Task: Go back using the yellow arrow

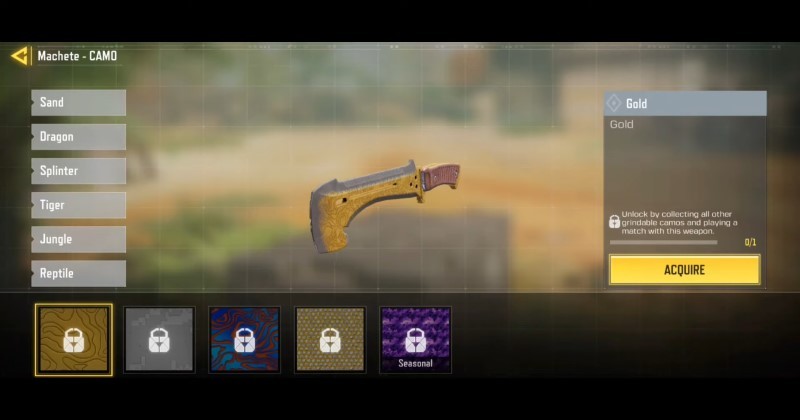Action: pyautogui.click(x=20, y=56)
